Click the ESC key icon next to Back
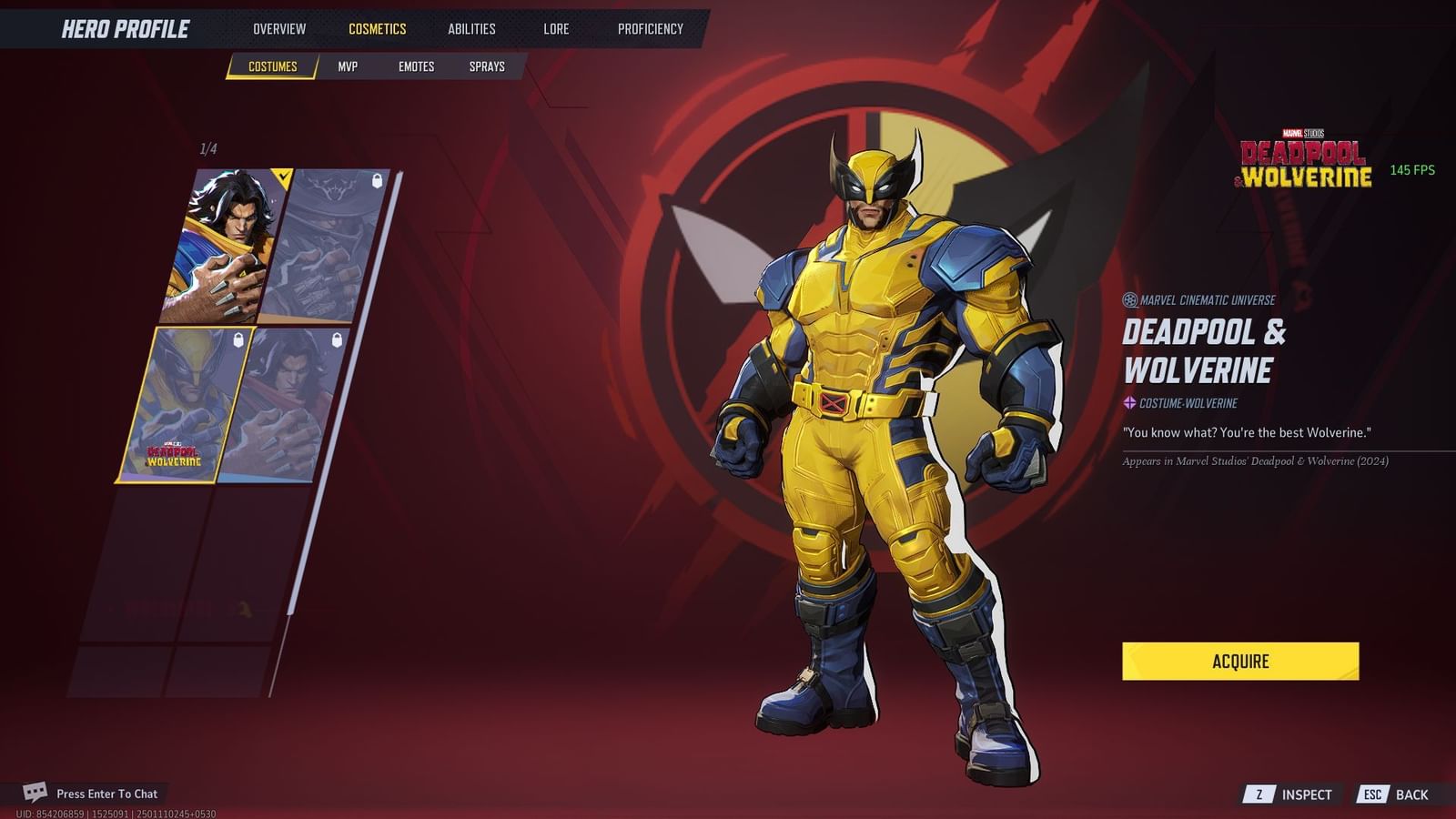Image resolution: width=1456 pixels, height=819 pixels. 1371,793
